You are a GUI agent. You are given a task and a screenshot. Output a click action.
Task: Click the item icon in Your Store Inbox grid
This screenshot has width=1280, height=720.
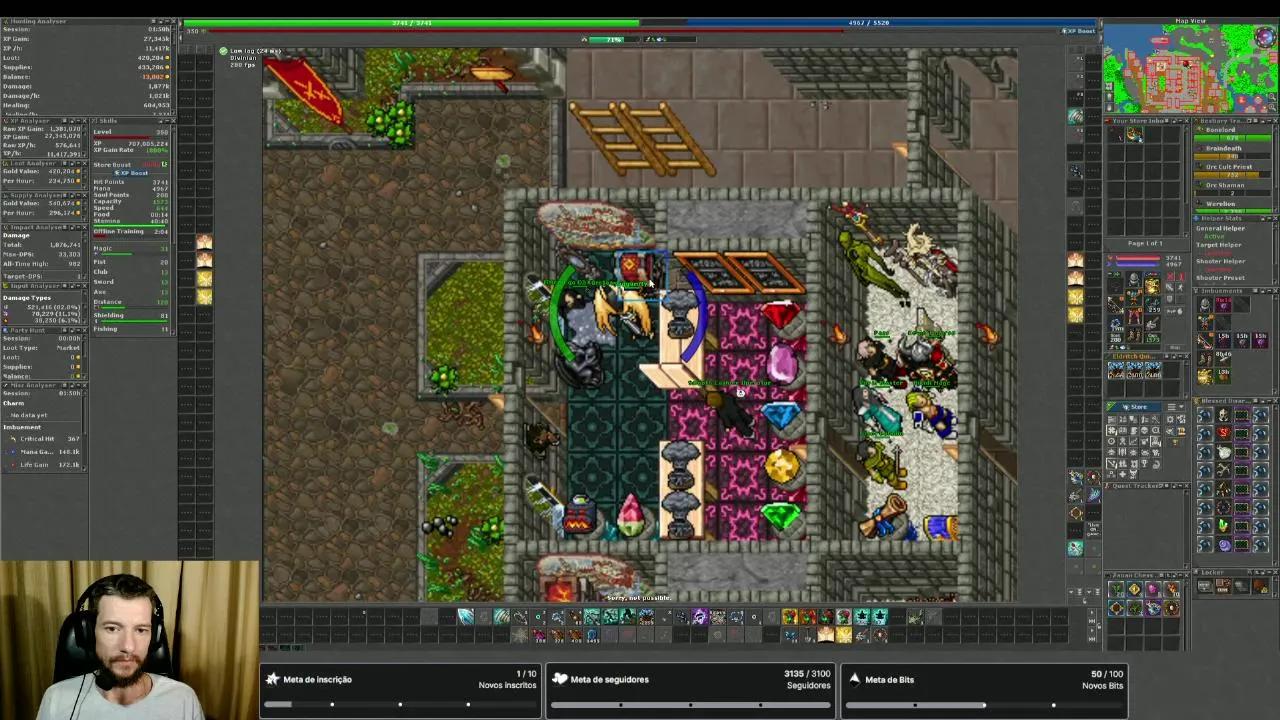(x=1135, y=134)
